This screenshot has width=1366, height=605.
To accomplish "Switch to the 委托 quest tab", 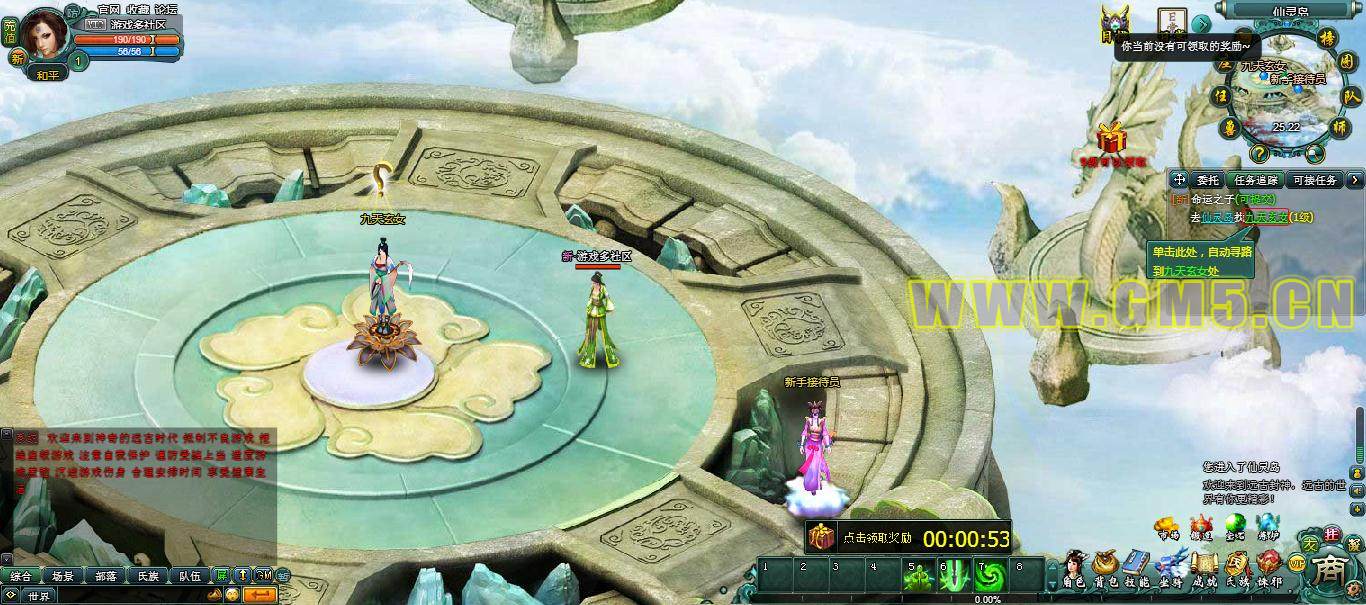I will tap(1208, 180).
